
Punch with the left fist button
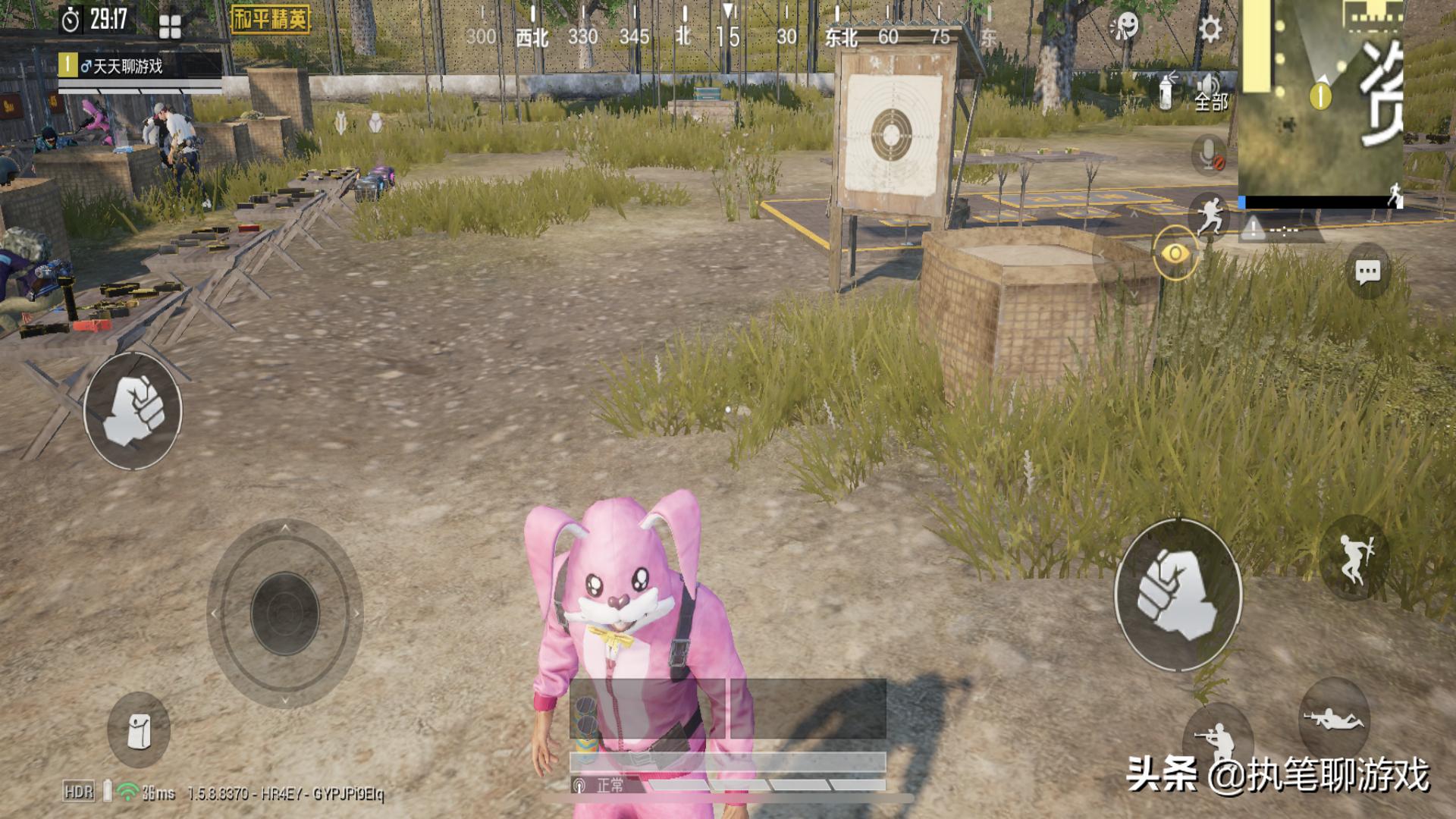[133, 410]
